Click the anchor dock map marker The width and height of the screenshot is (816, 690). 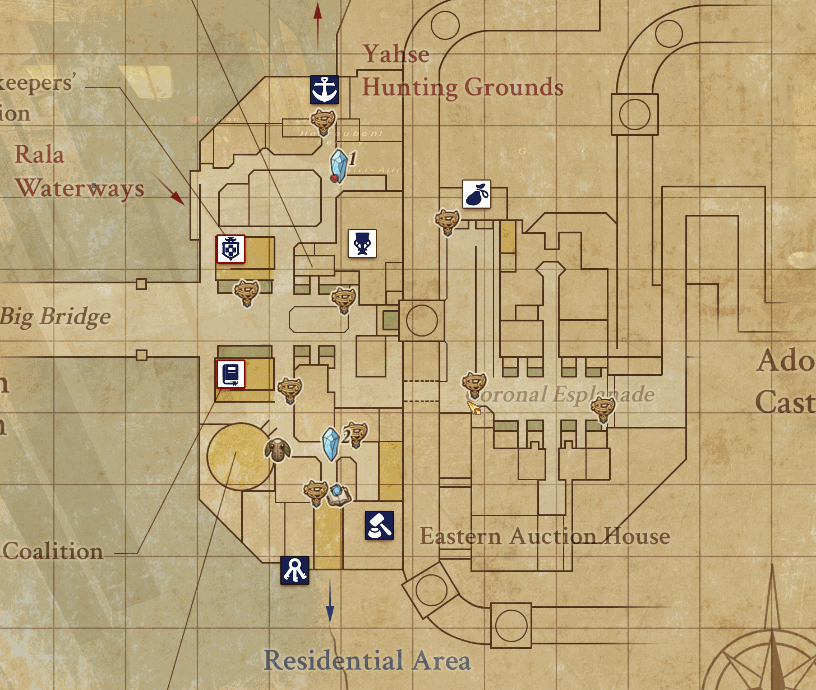[x=324, y=90]
